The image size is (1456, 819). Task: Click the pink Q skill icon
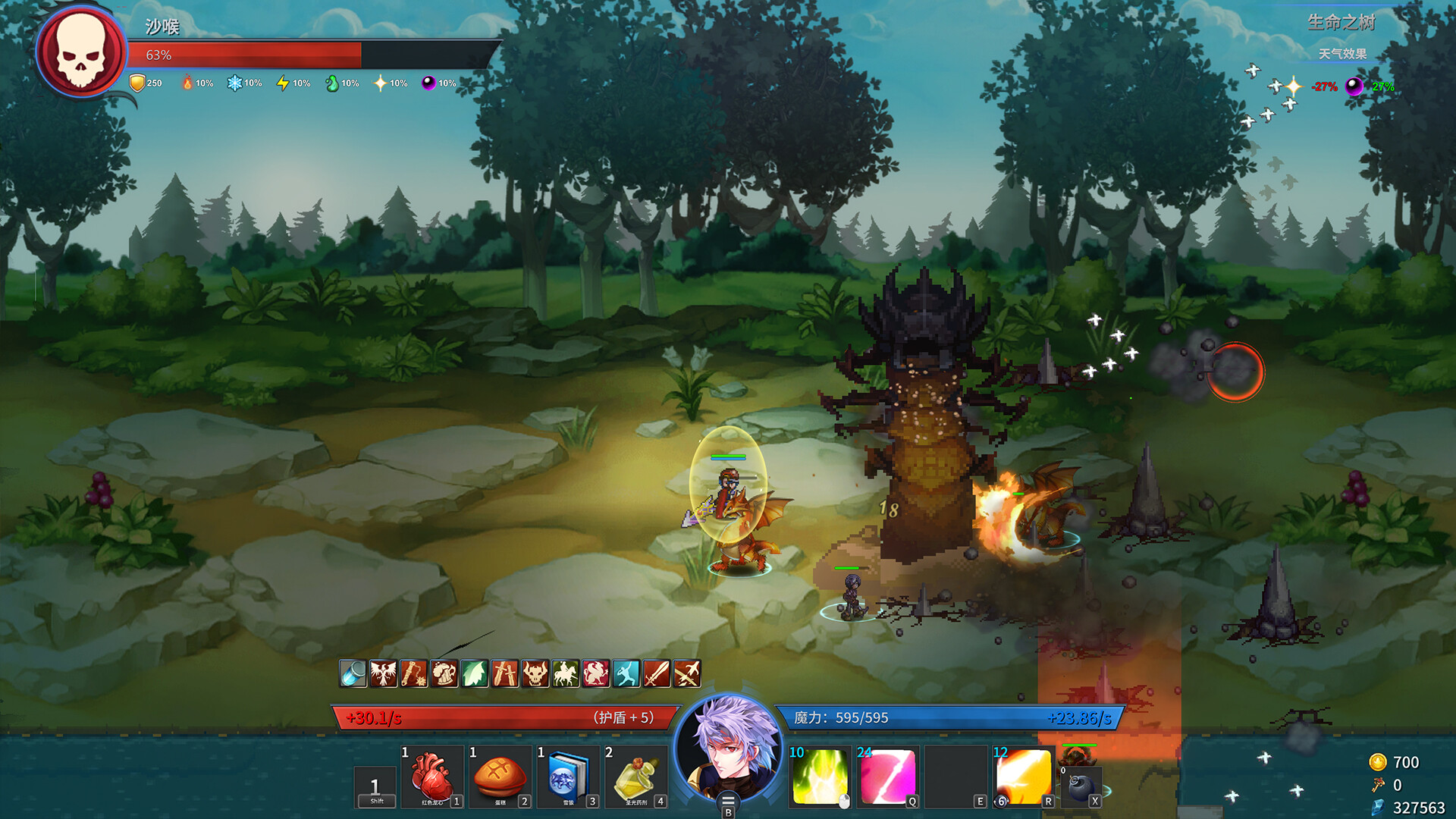tap(886, 777)
